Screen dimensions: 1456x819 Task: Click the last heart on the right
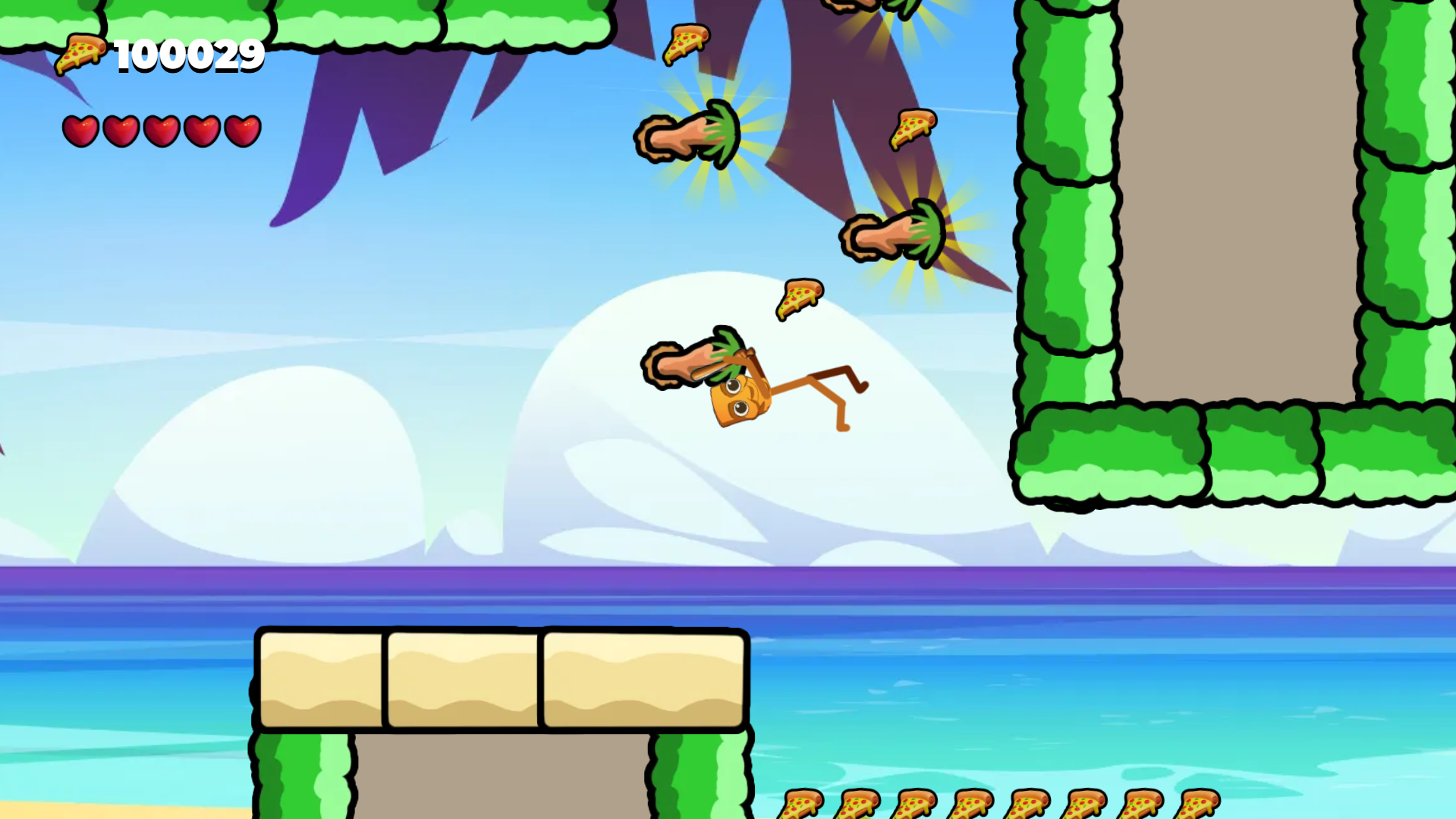point(241,129)
